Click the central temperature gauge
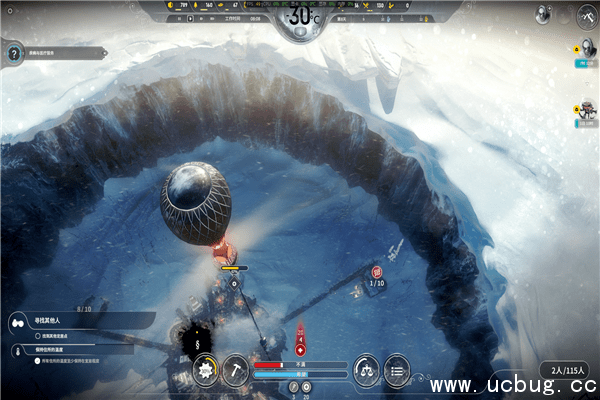Screen dimensions: 600x400 [x=300, y=18]
